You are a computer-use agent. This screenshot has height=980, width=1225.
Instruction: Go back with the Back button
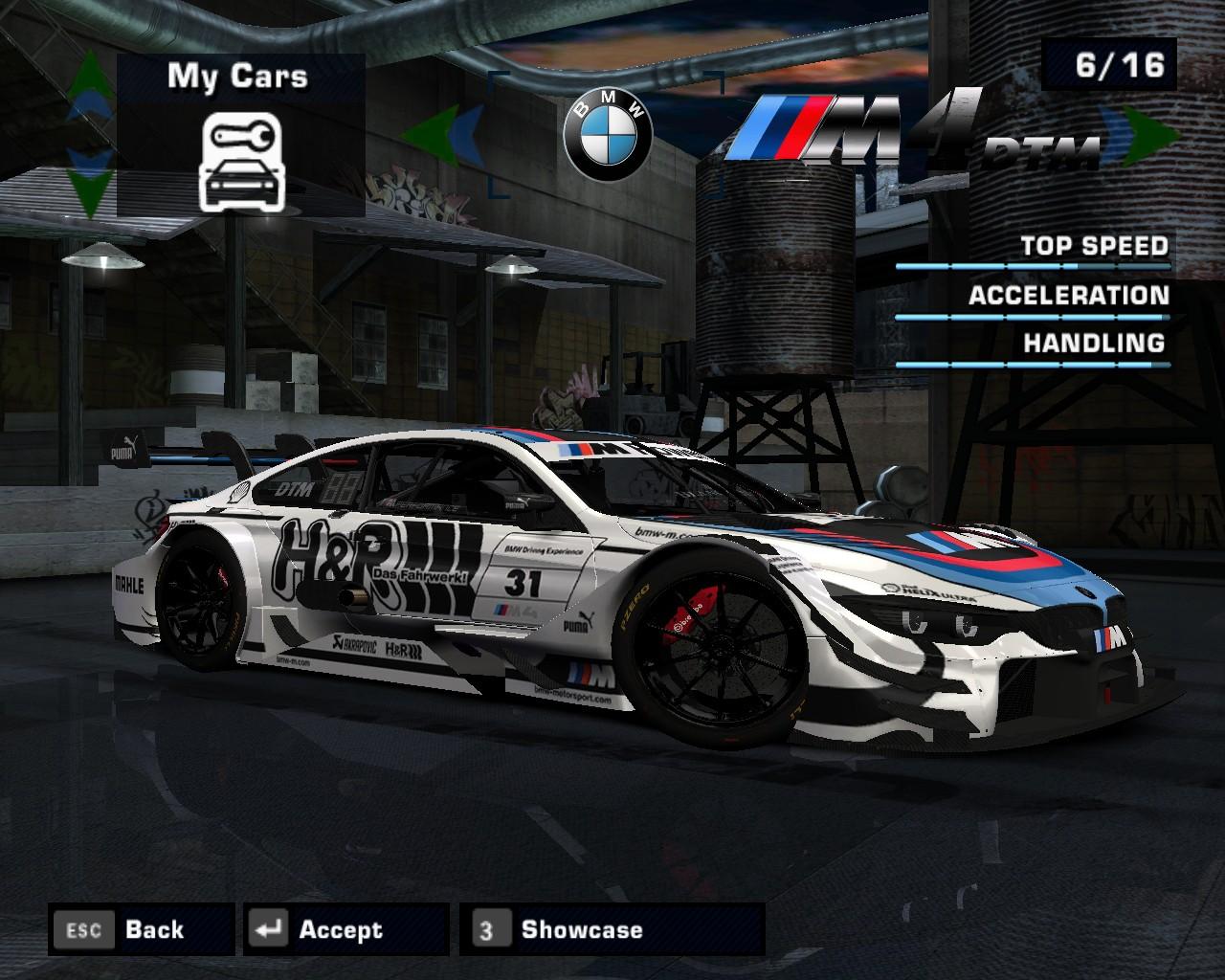click(x=141, y=929)
